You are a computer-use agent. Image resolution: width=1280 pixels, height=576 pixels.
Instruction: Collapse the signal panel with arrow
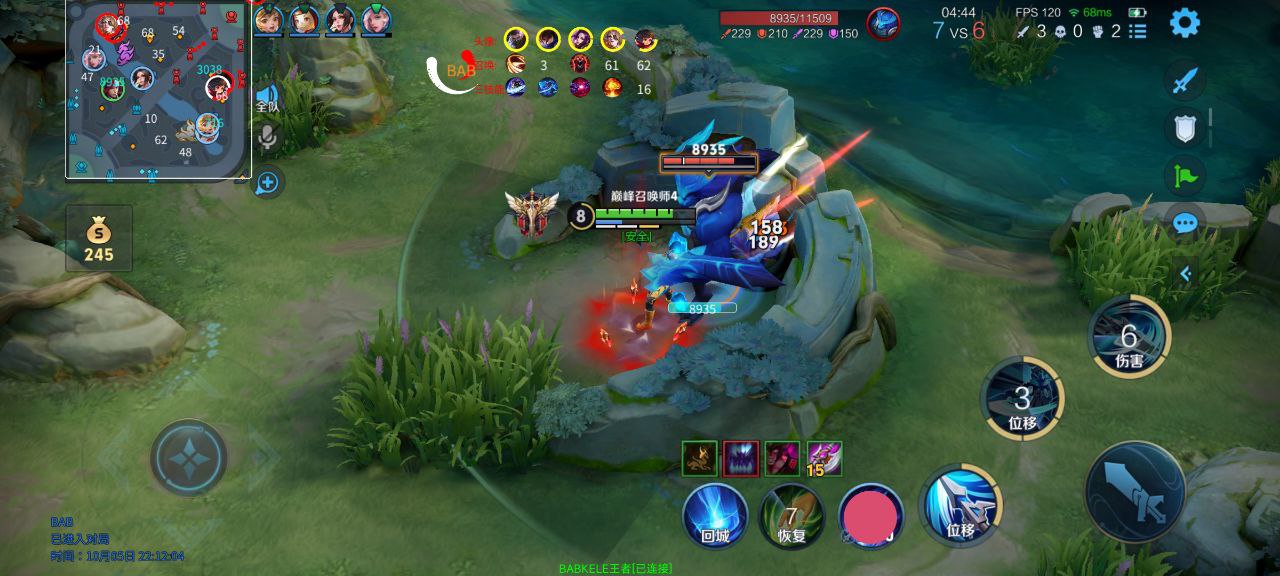[1186, 273]
